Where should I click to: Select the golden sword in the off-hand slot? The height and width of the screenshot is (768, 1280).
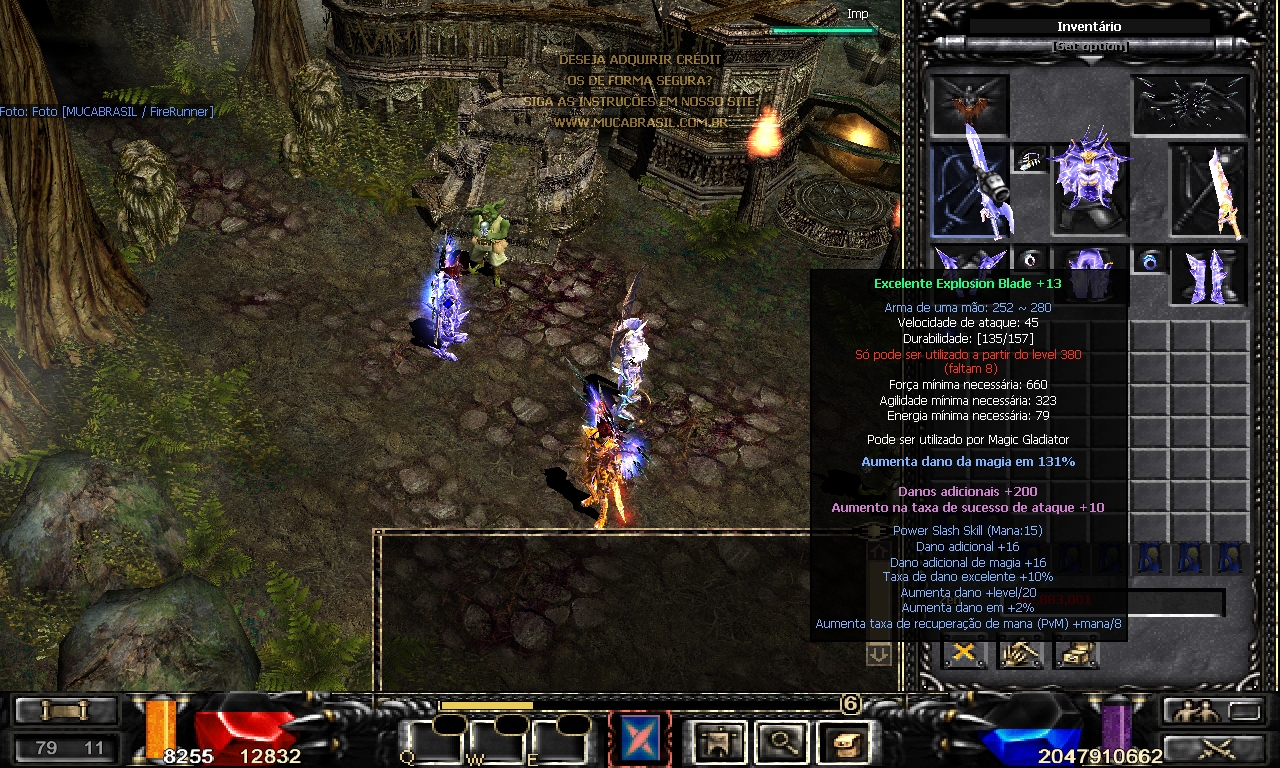tap(1208, 191)
